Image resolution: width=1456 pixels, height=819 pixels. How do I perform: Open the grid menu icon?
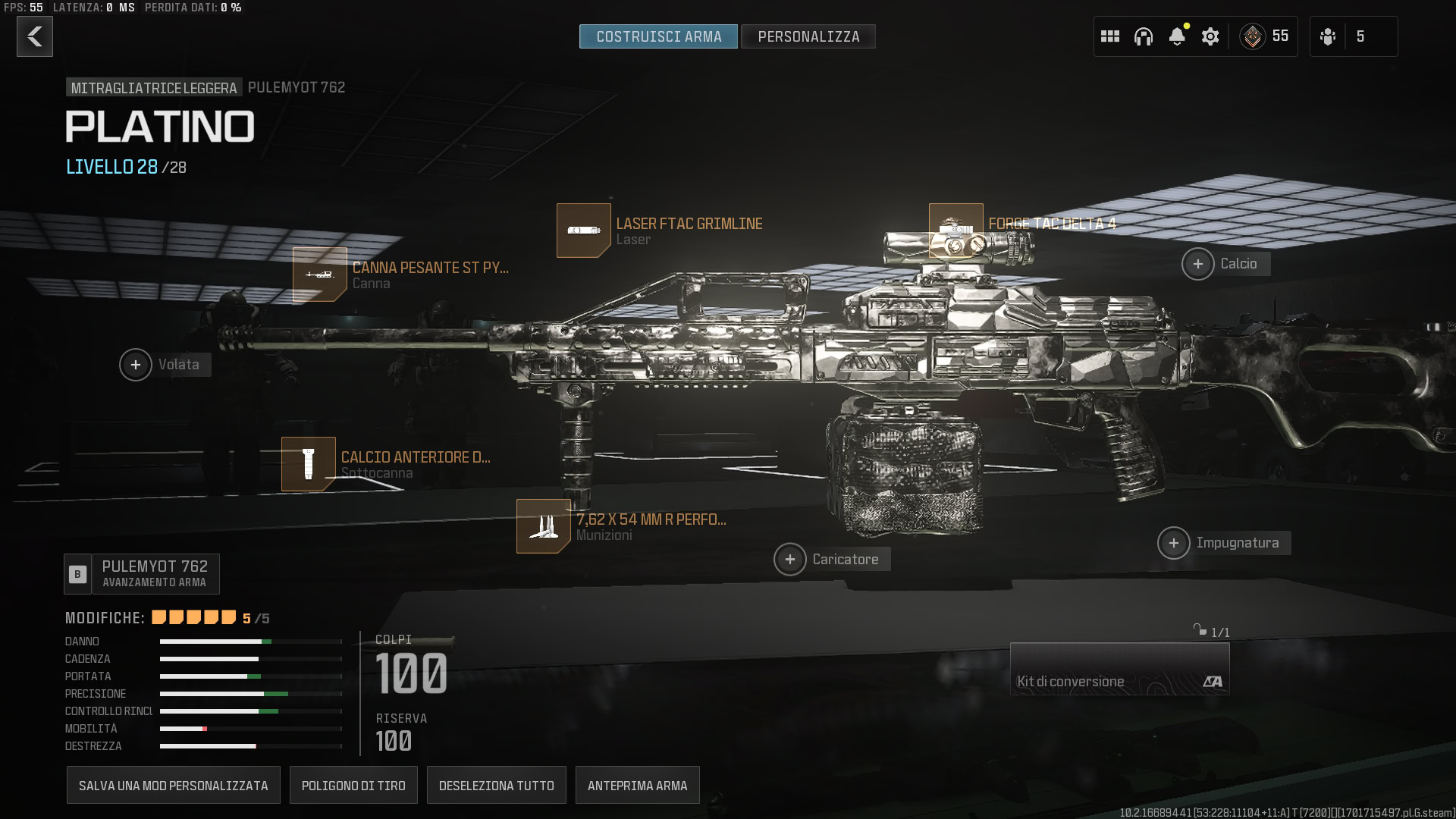click(x=1110, y=36)
